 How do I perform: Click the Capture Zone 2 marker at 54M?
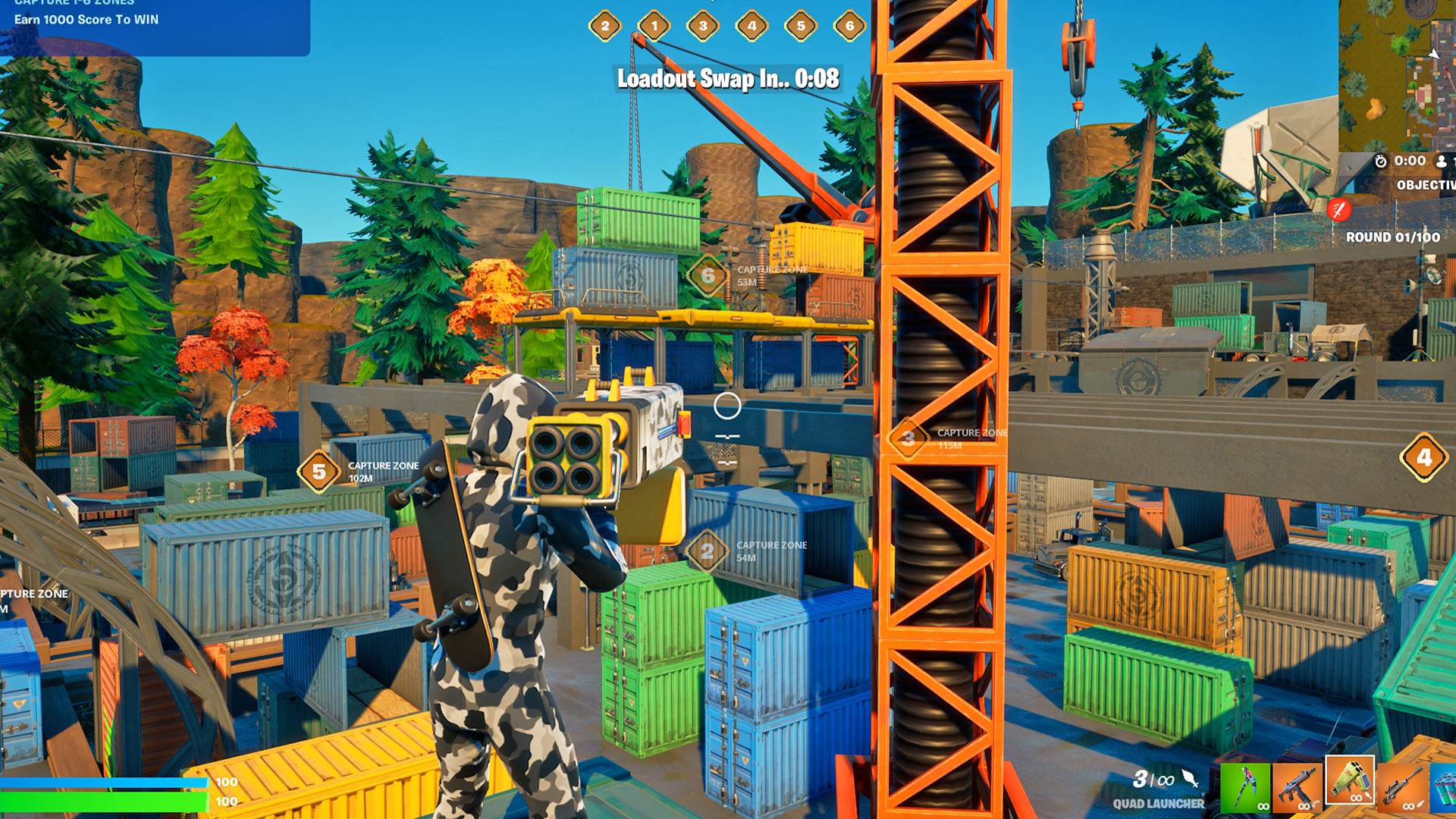point(707,551)
